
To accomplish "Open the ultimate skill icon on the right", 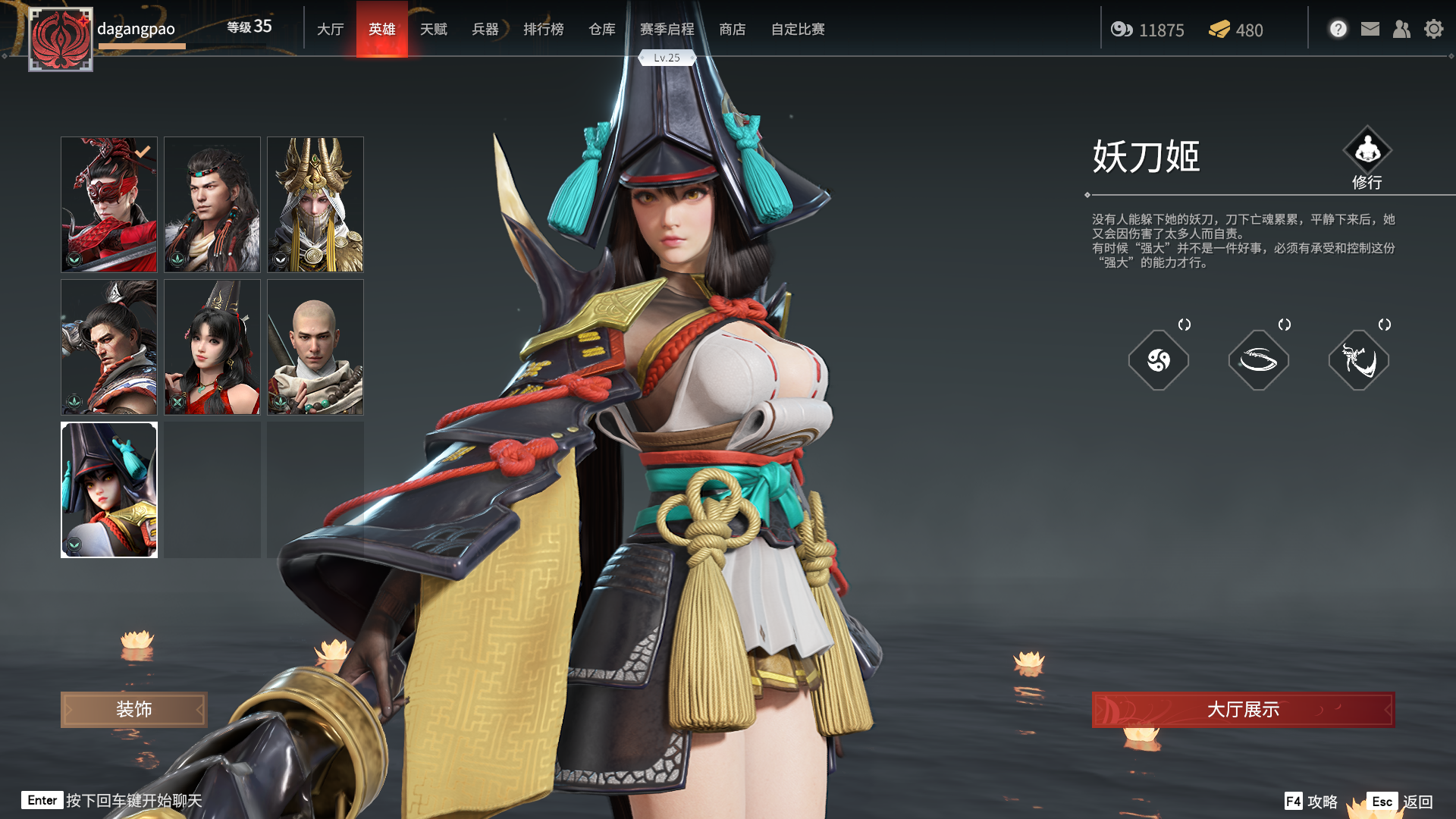I will click(1359, 360).
